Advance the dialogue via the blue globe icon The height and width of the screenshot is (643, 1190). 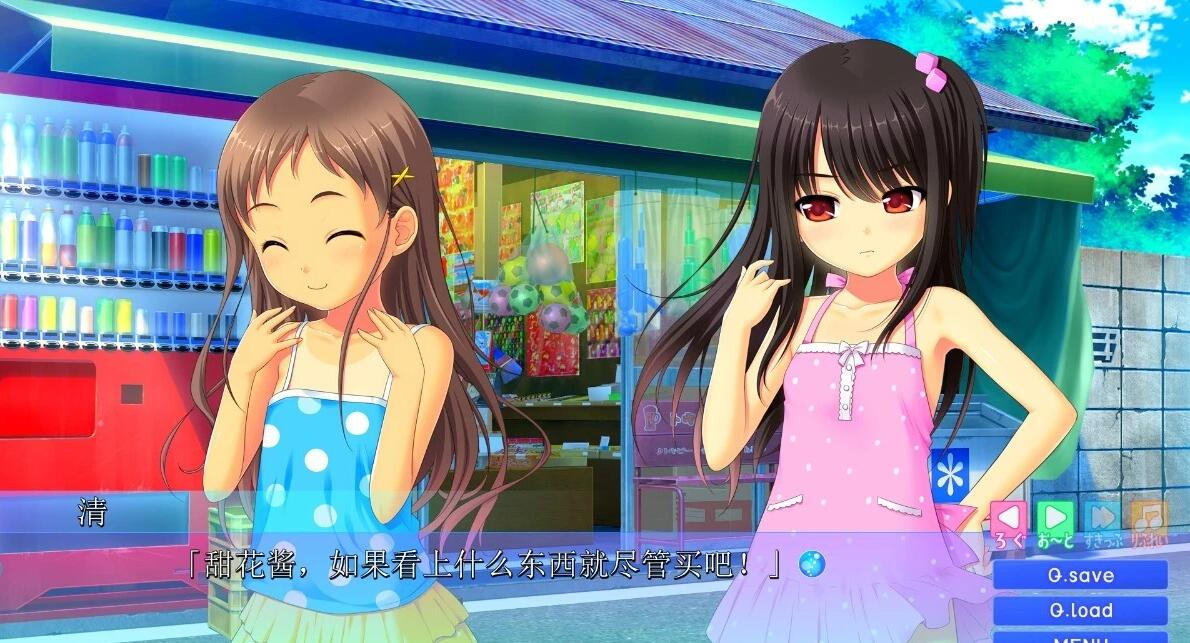click(812, 565)
